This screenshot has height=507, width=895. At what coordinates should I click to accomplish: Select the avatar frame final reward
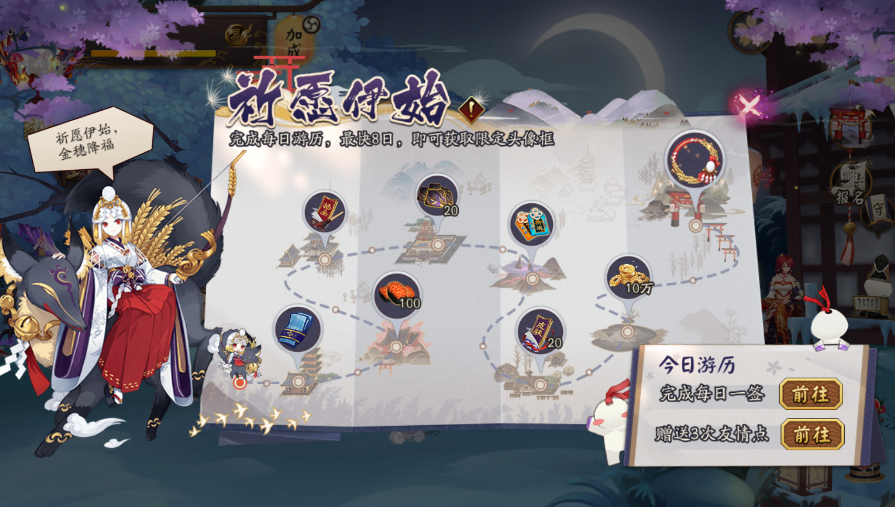[695, 159]
